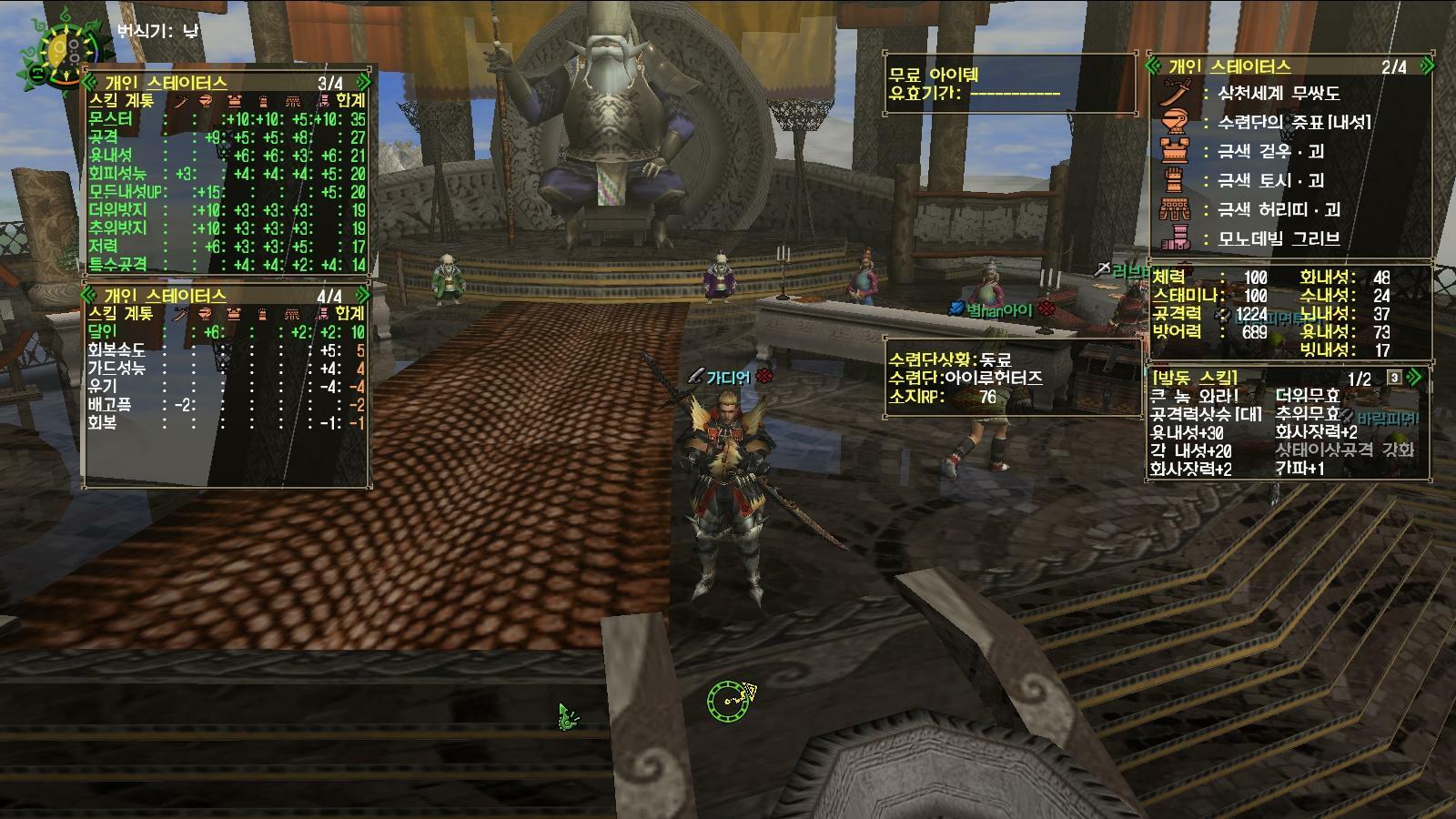The image size is (1456, 819).
Task: Click the day-night clock icon
Action: [56, 51]
